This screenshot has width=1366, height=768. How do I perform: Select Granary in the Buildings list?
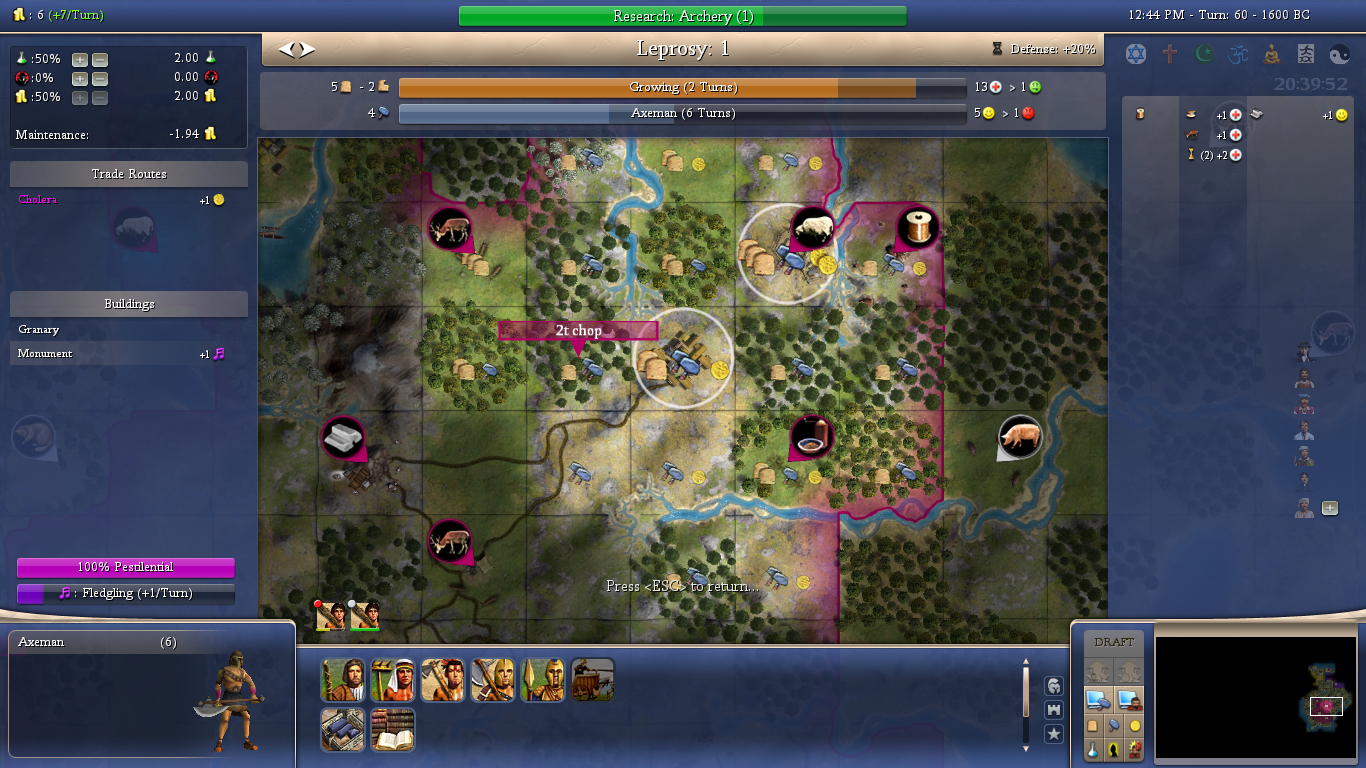pyautogui.click(x=39, y=329)
